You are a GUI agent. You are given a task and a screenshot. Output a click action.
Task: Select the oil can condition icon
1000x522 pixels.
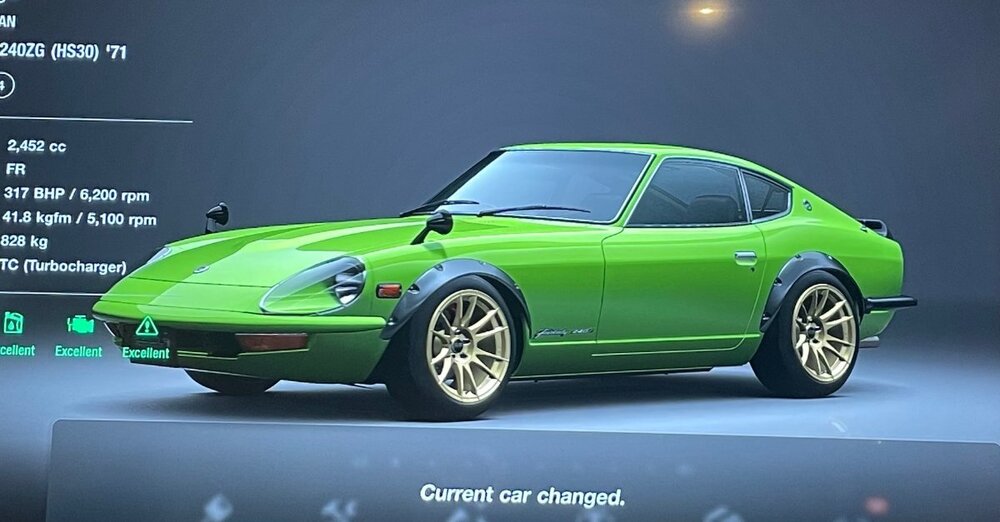click(x=13, y=323)
